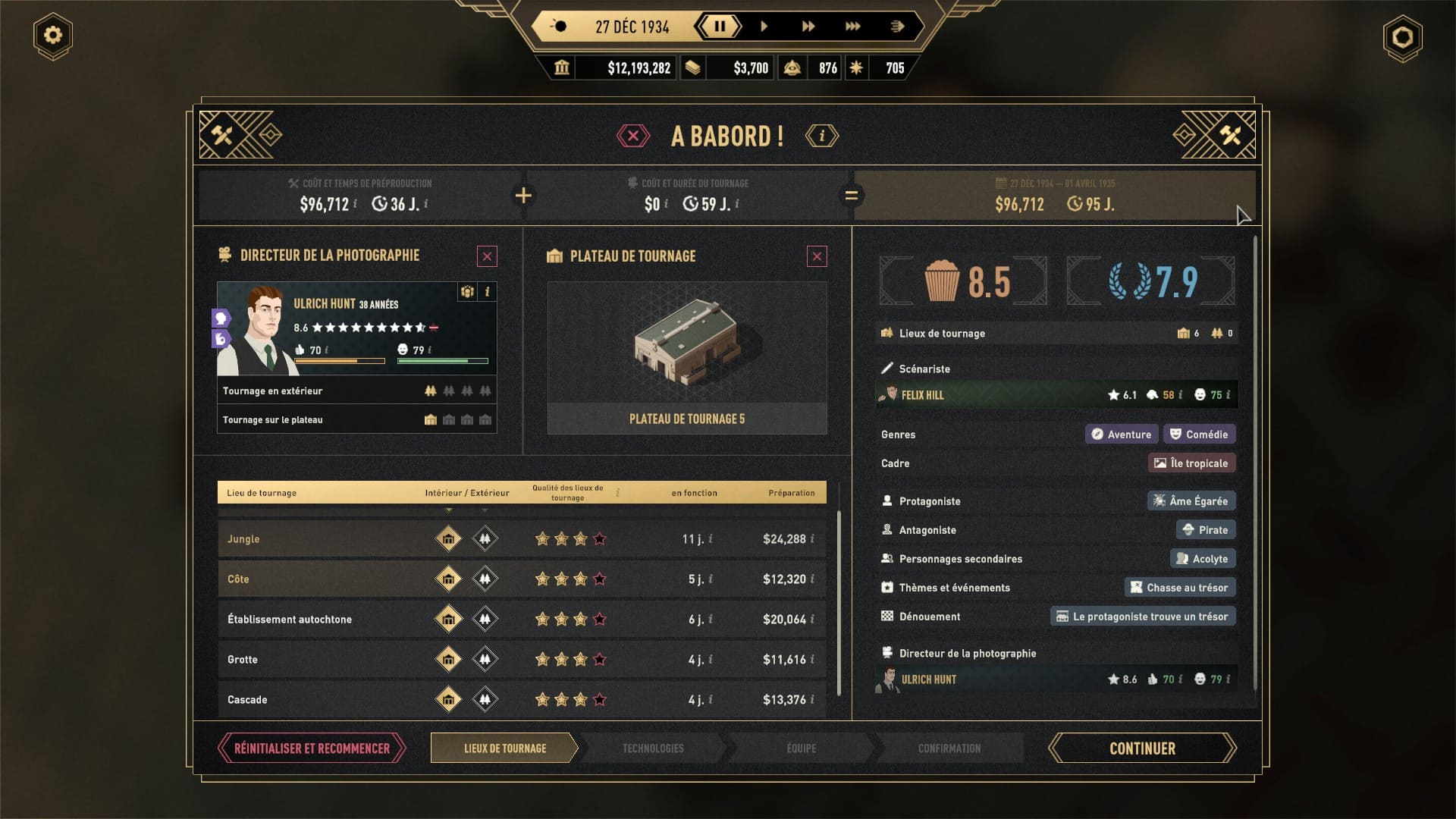Select the Plateau de tournage 5 thumbnail
The height and width of the screenshot is (819, 1456).
pyautogui.click(x=687, y=356)
